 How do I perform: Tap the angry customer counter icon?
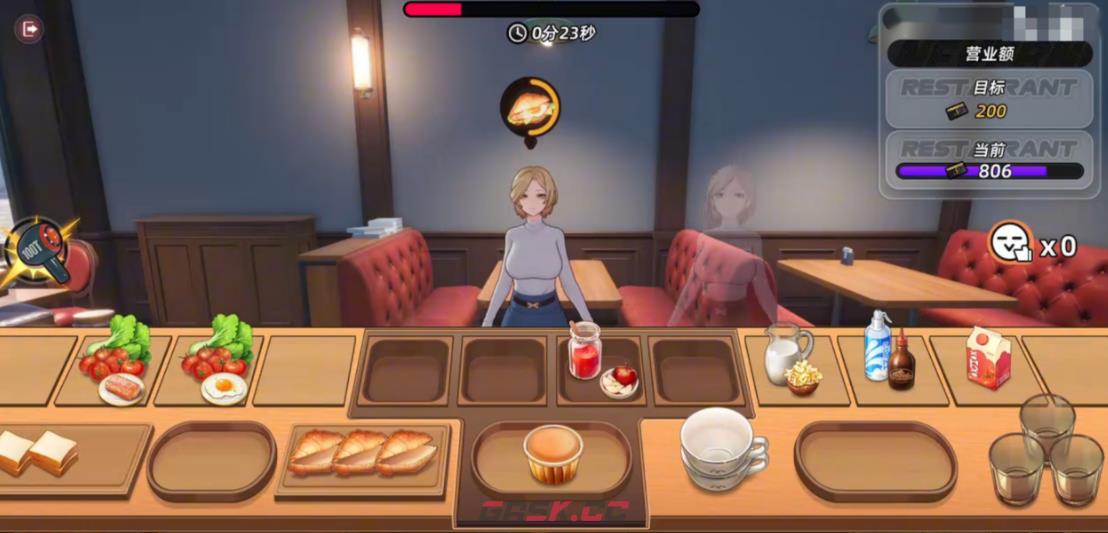1010,243
